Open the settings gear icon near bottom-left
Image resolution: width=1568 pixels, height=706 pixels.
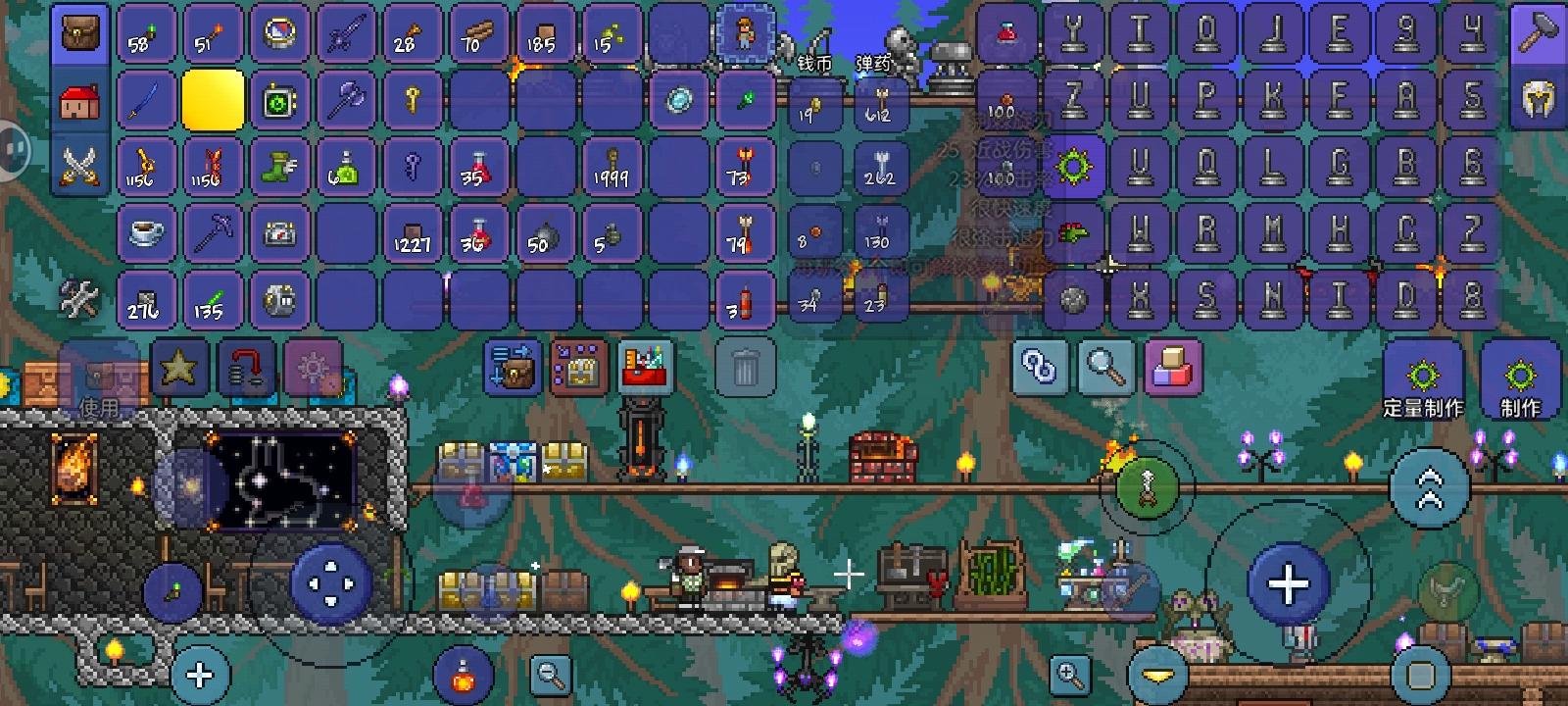[x=314, y=368]
